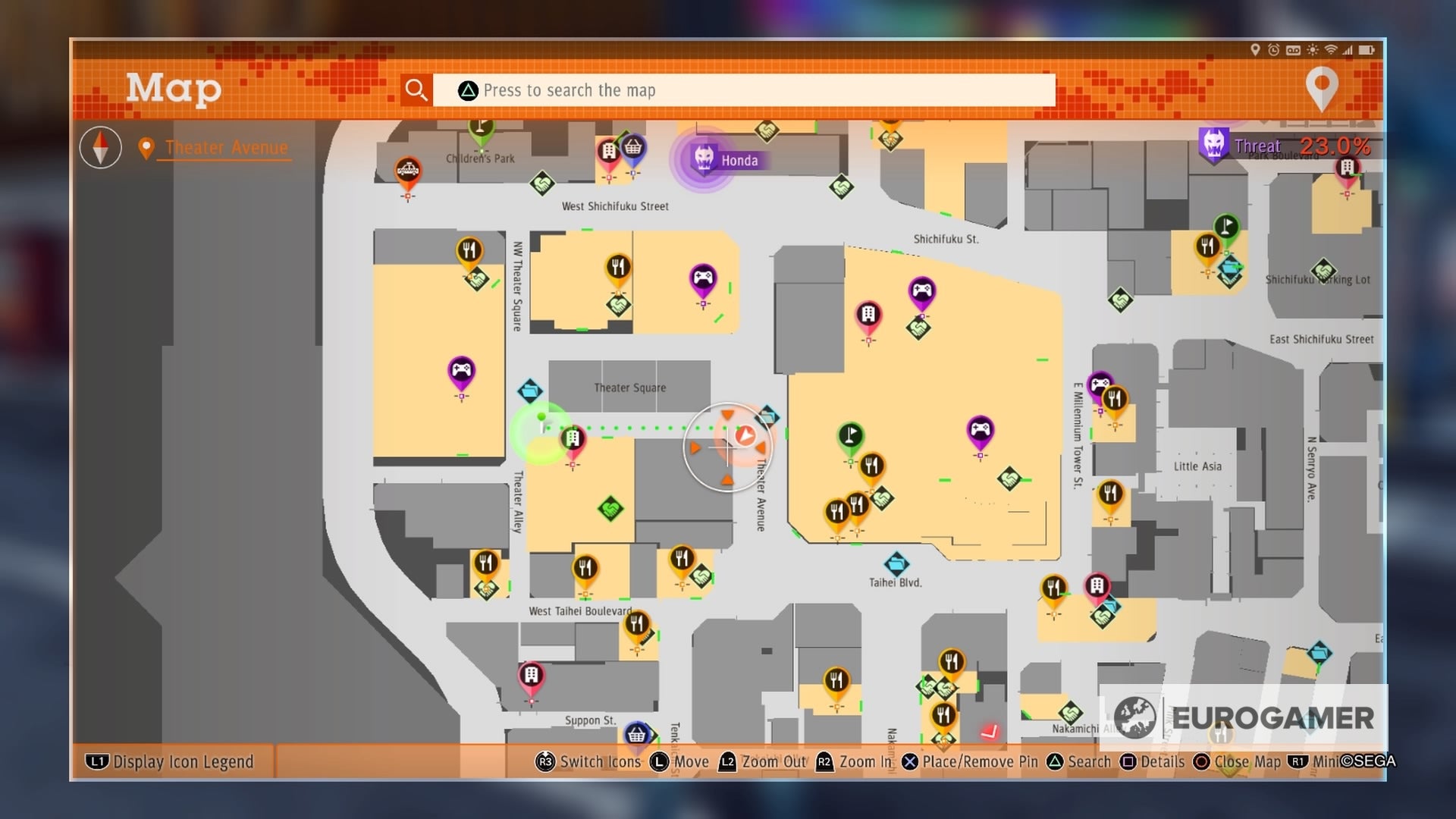The height and width of the screenshot is (819, 1456).
Task: Click the pink building pin near Suppon St.
Action: [x=531, y=674]
